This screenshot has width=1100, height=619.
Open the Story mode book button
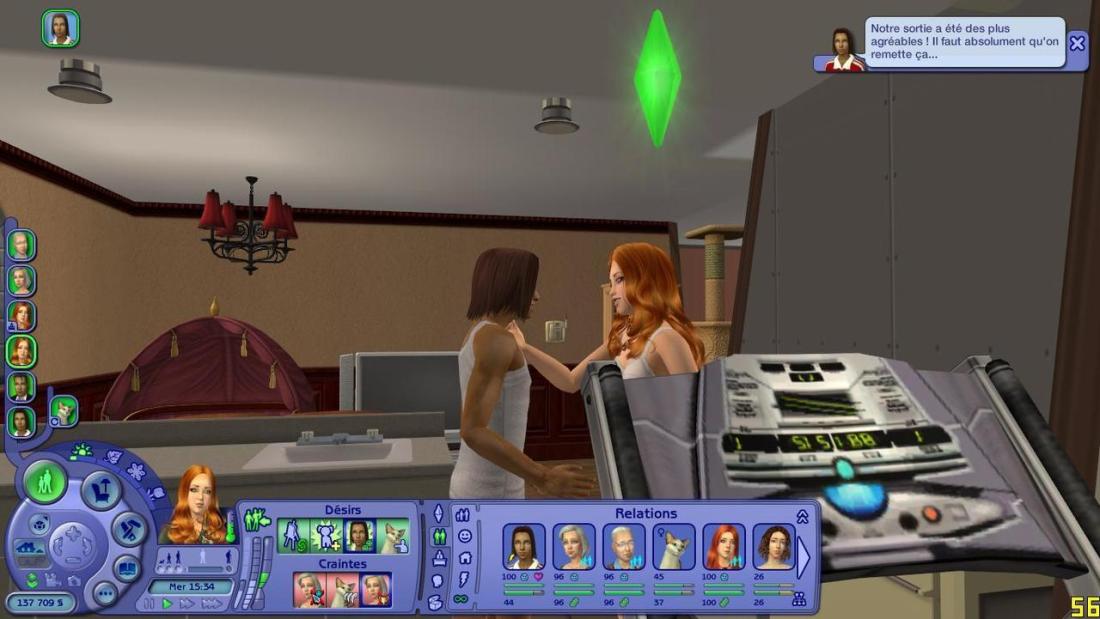coord(127,567)
